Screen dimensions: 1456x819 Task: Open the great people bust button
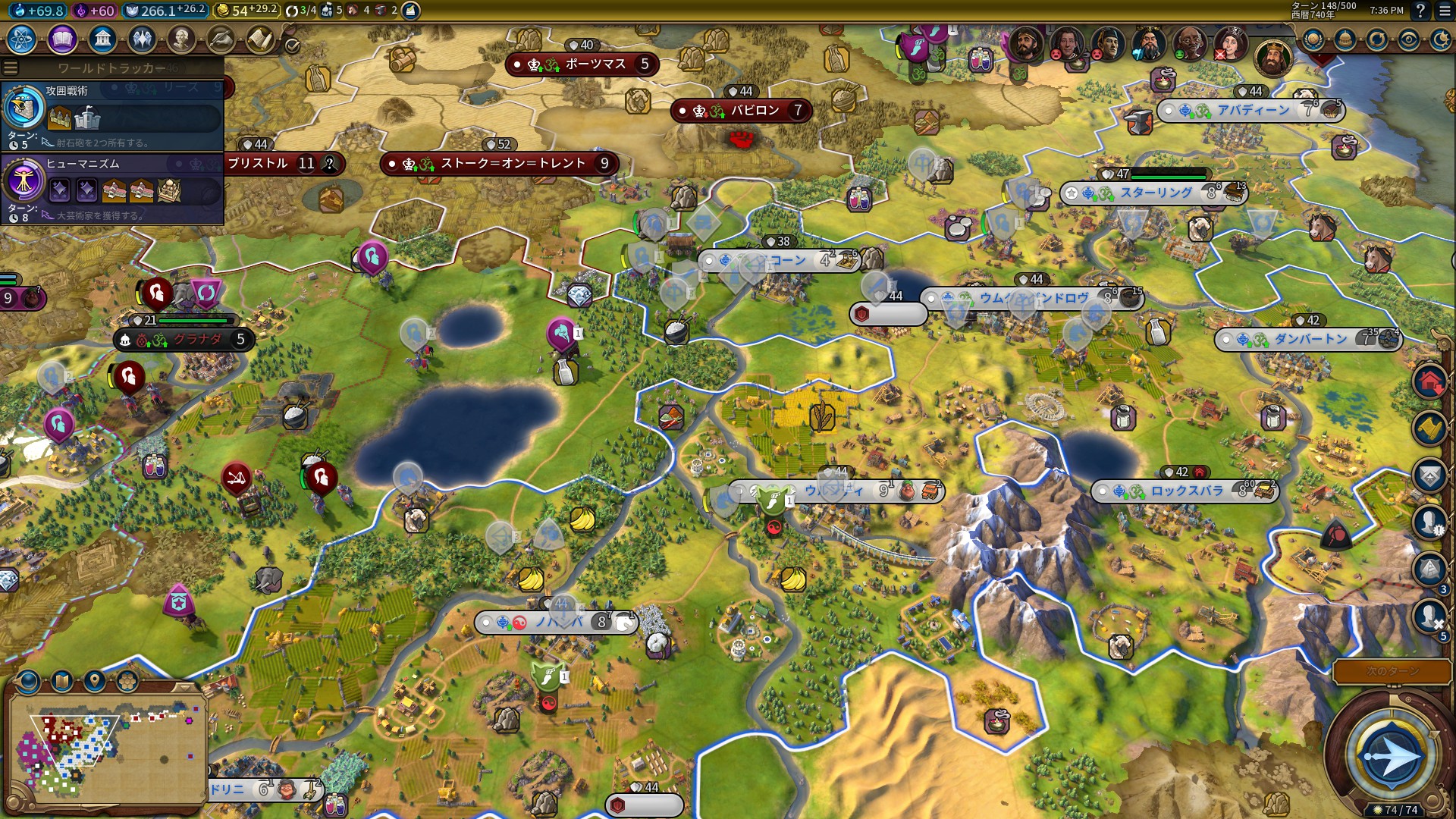point(180,39)
